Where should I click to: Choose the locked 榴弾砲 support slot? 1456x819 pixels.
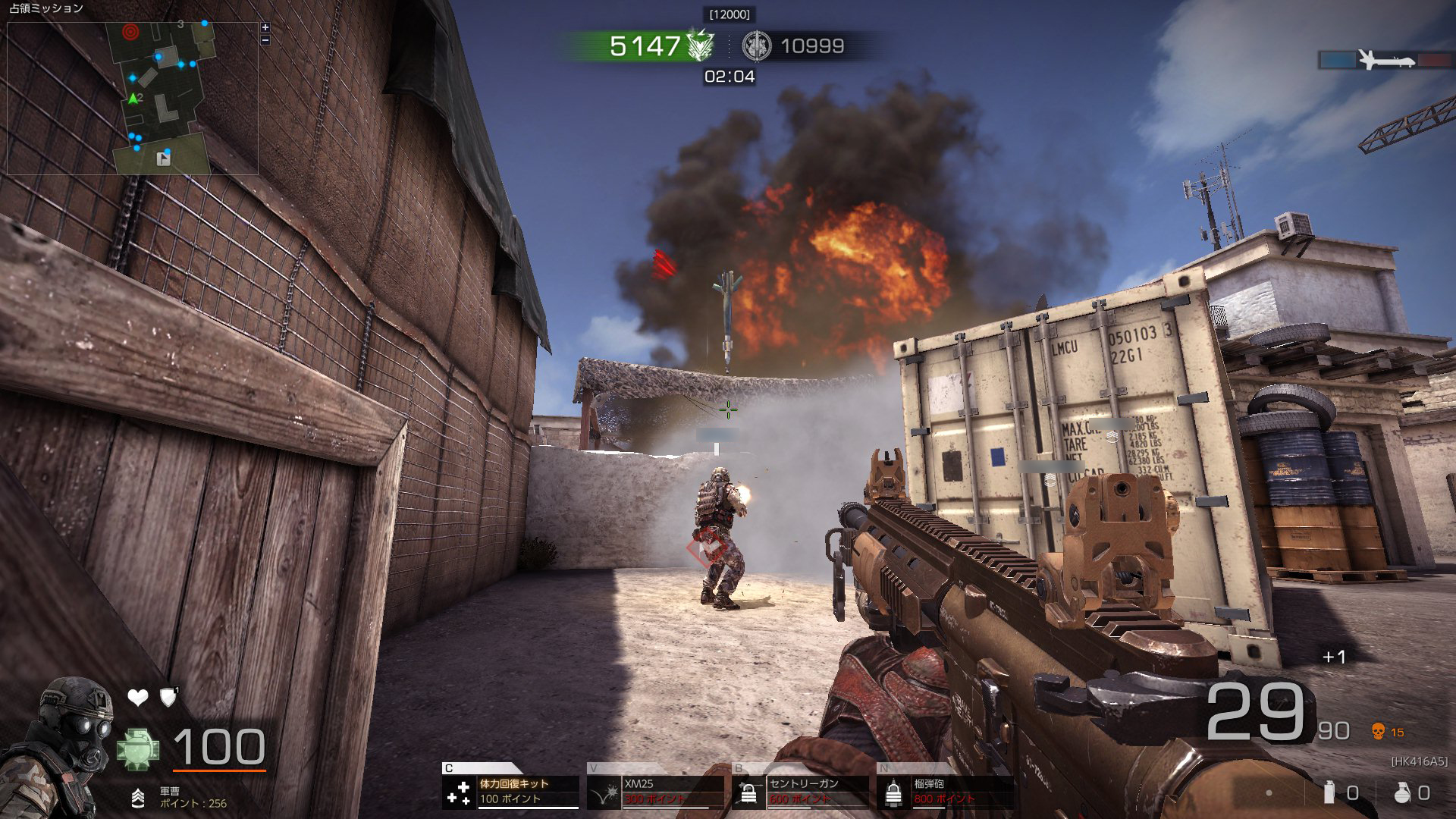tap(945, 791)
